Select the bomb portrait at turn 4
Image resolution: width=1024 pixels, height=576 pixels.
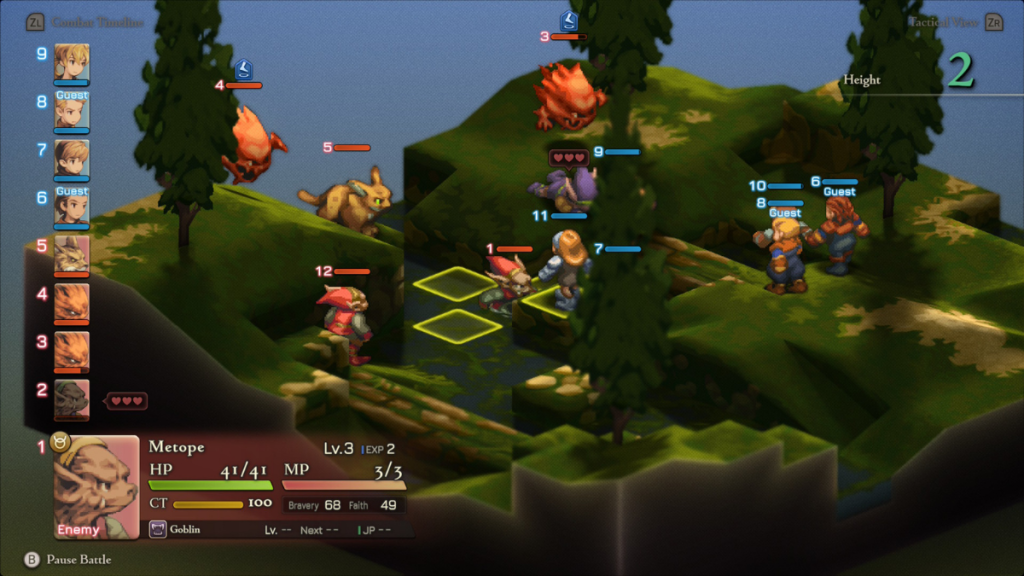(x=71, y=302)
